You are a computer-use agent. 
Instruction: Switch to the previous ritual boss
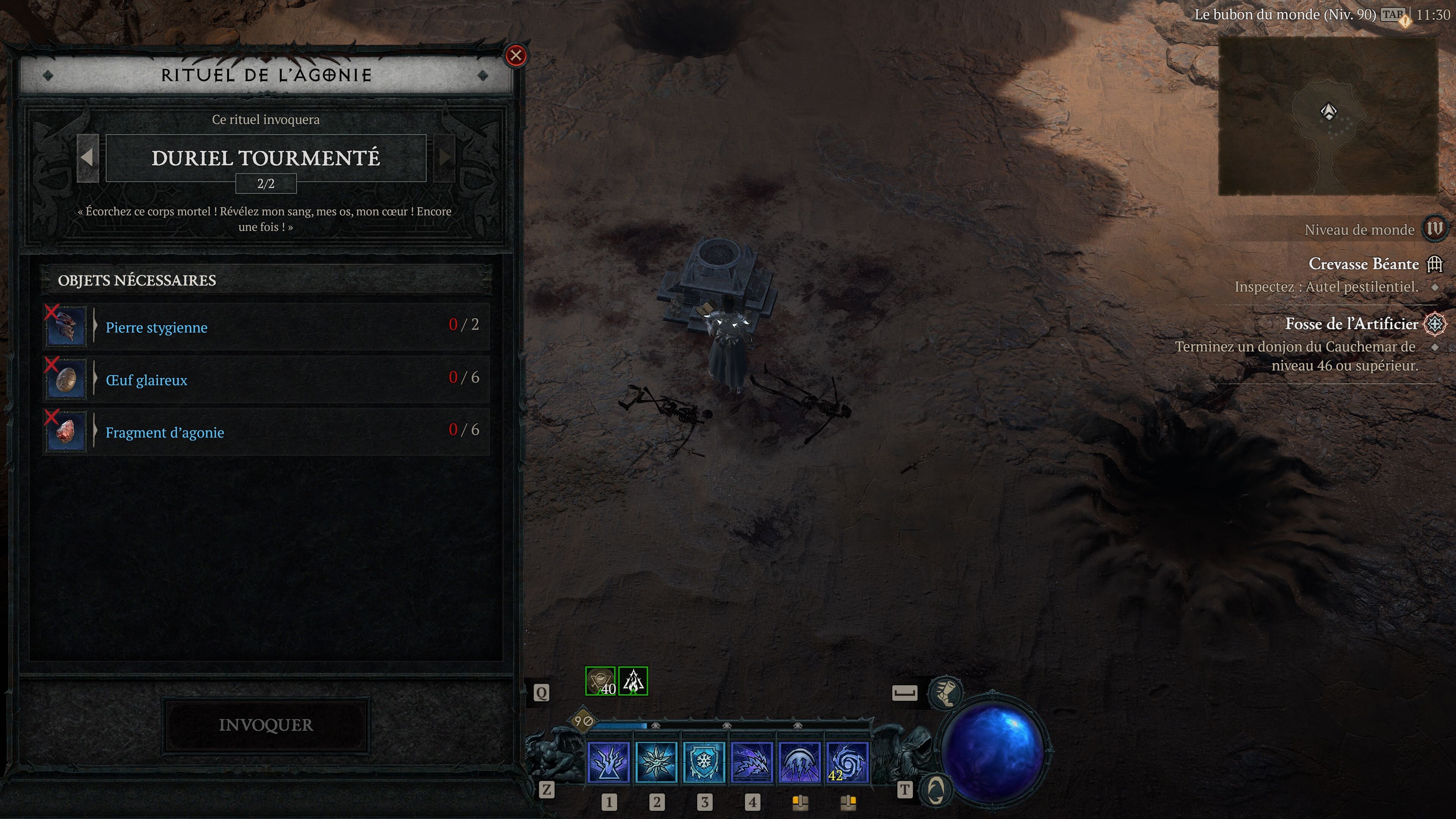(x=88, y=158)
